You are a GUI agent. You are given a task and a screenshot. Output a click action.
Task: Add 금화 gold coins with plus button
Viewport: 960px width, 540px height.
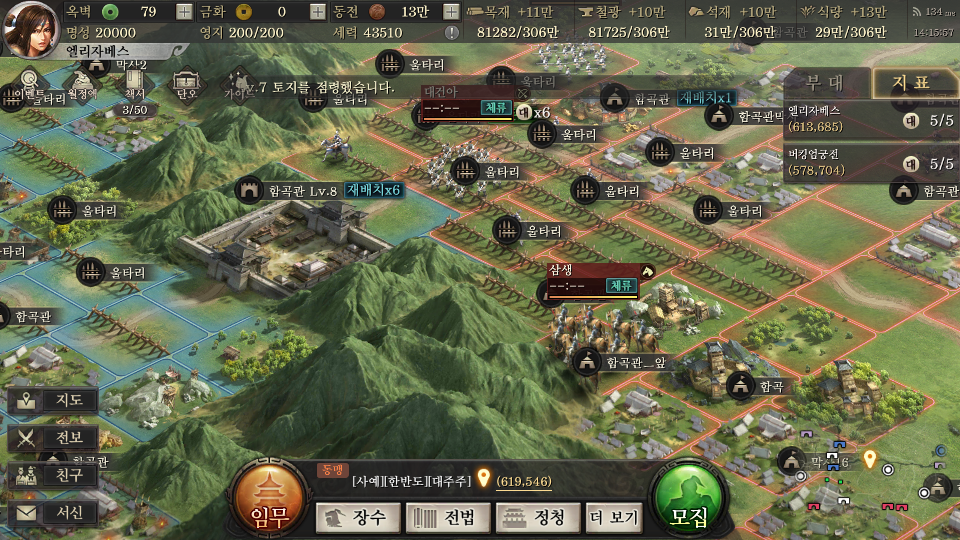pos(317,12)
